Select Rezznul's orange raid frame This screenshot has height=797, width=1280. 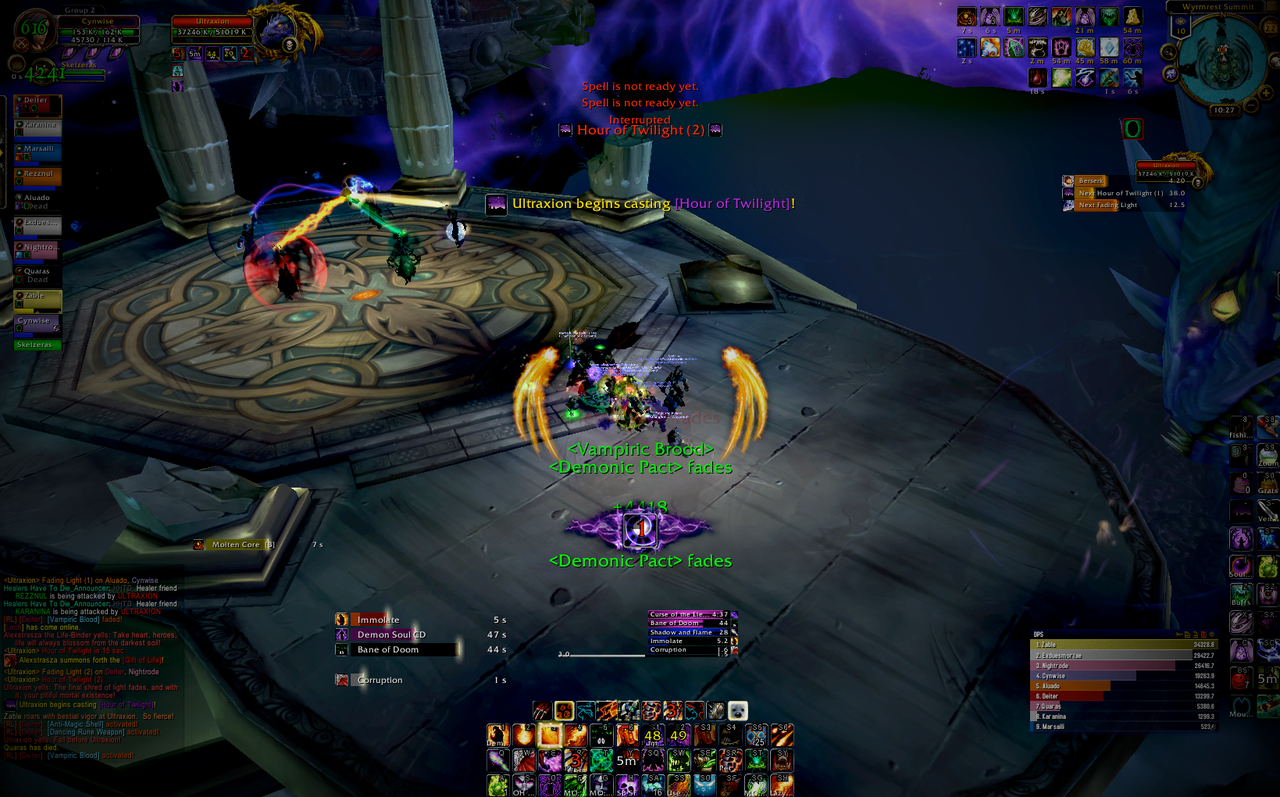pyautogui.click(x=38, y=177)
